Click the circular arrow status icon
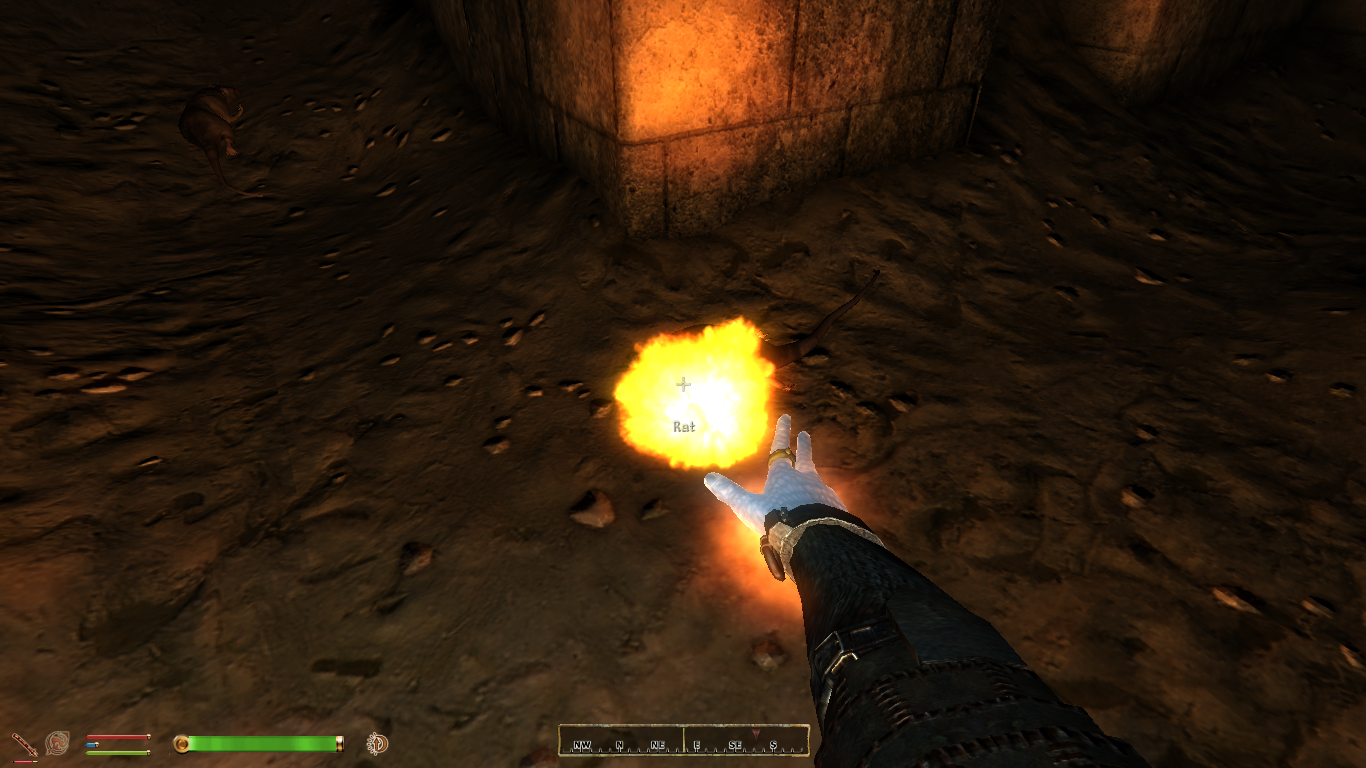Screen dimensions: 1366x768 point(377,743)
